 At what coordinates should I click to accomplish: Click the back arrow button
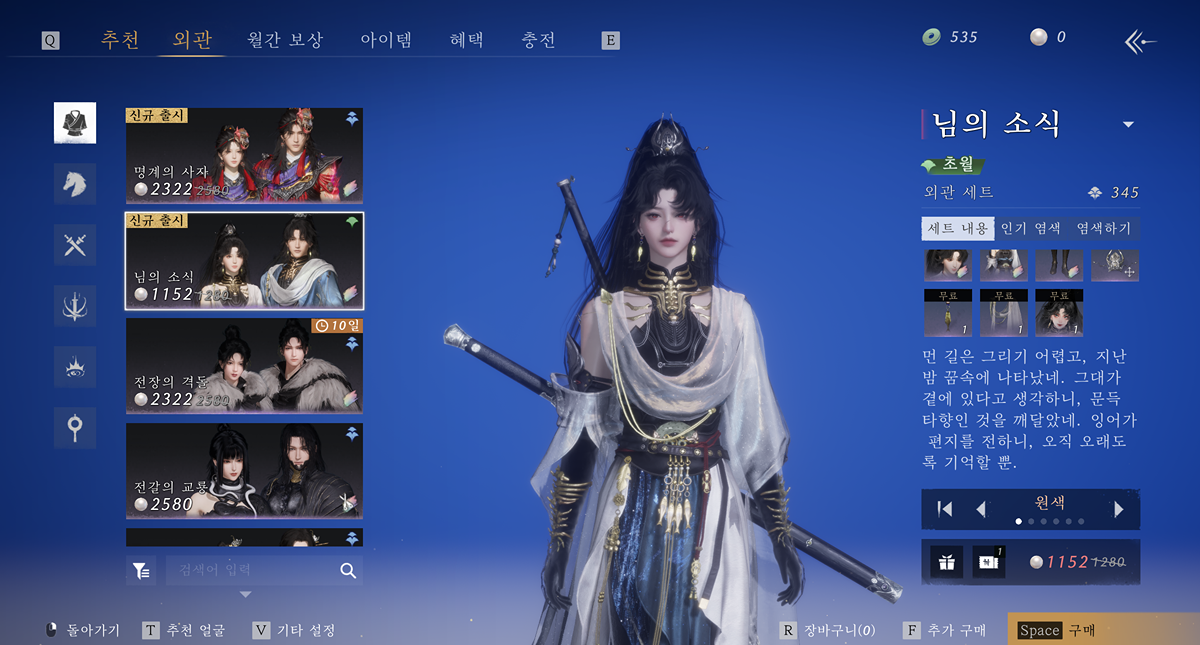click(x=1140, y=41)
